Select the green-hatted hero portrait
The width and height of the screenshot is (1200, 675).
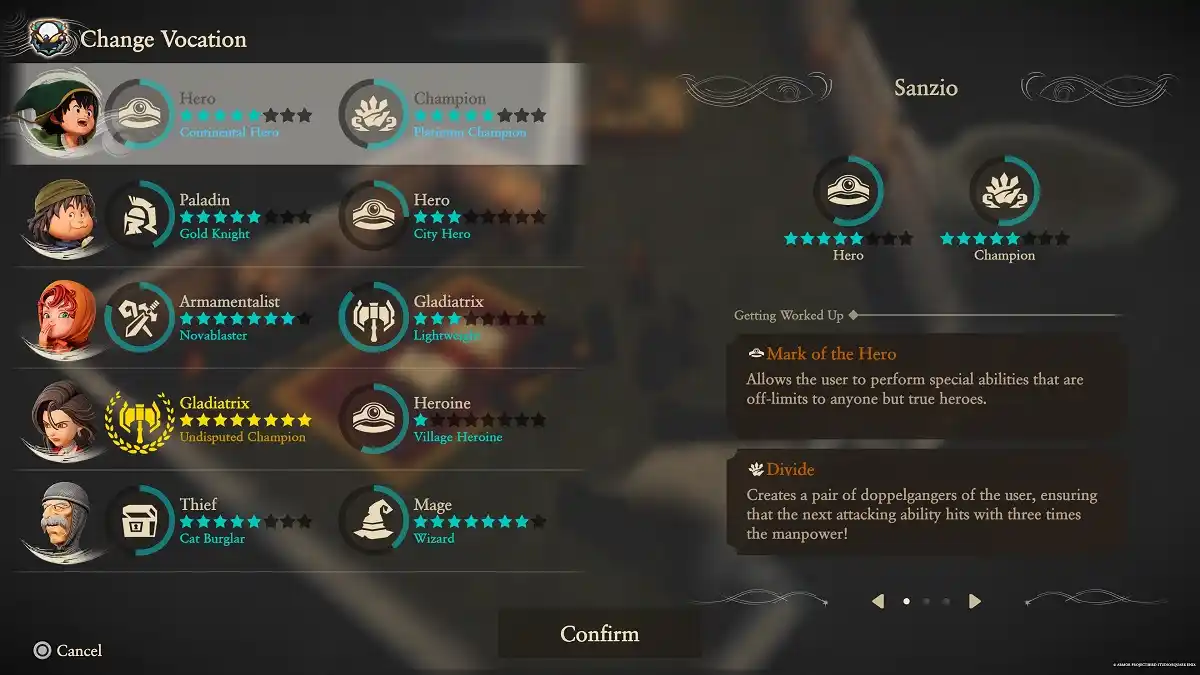[x=62, y=113]
